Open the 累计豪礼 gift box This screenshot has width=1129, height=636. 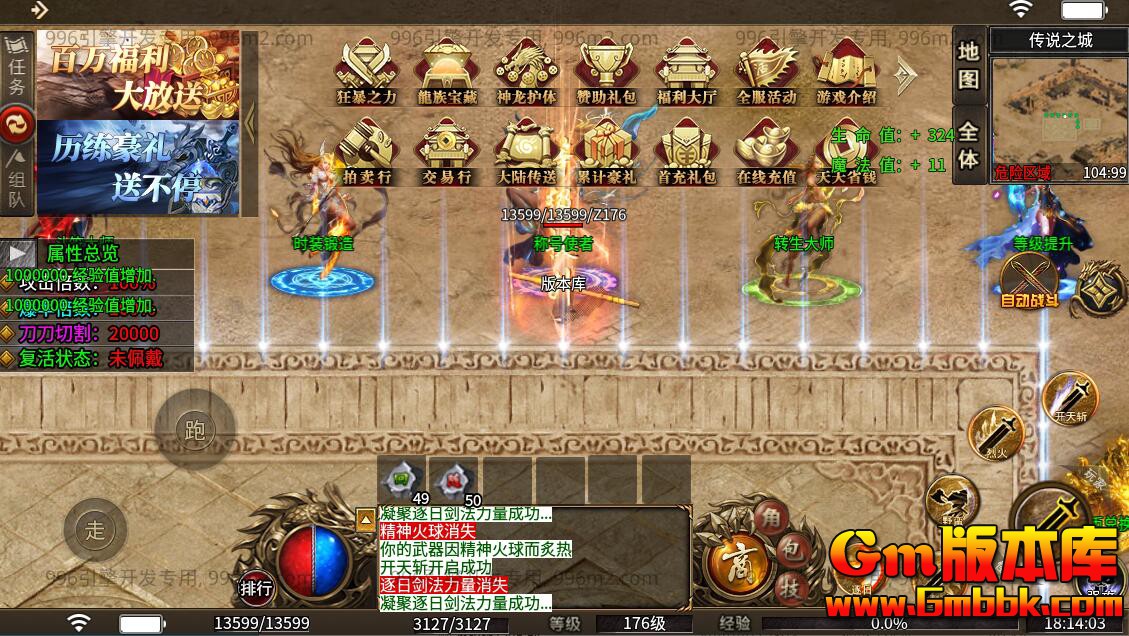606,151
